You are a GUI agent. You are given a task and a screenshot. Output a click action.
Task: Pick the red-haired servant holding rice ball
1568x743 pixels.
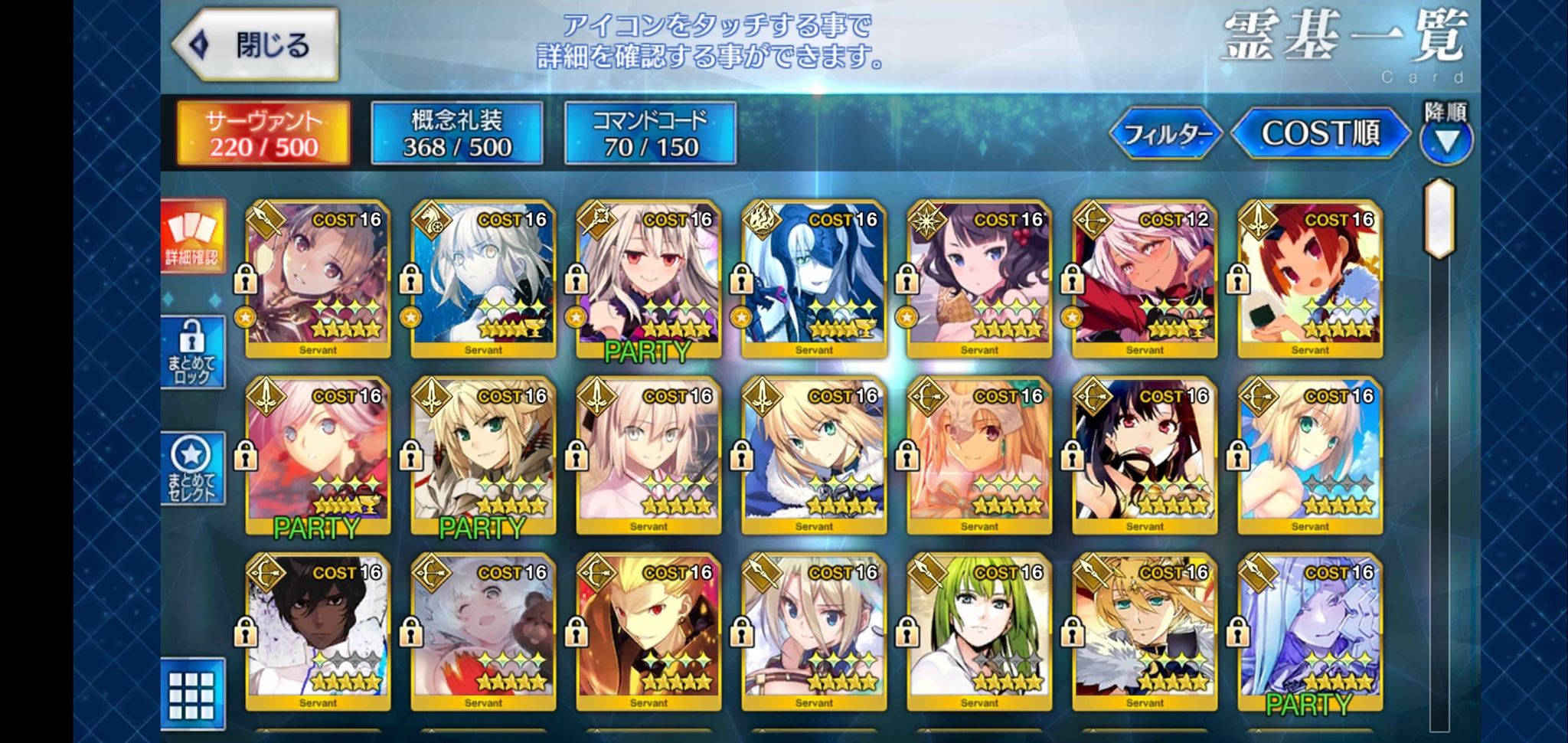(x=1310, y=280)
